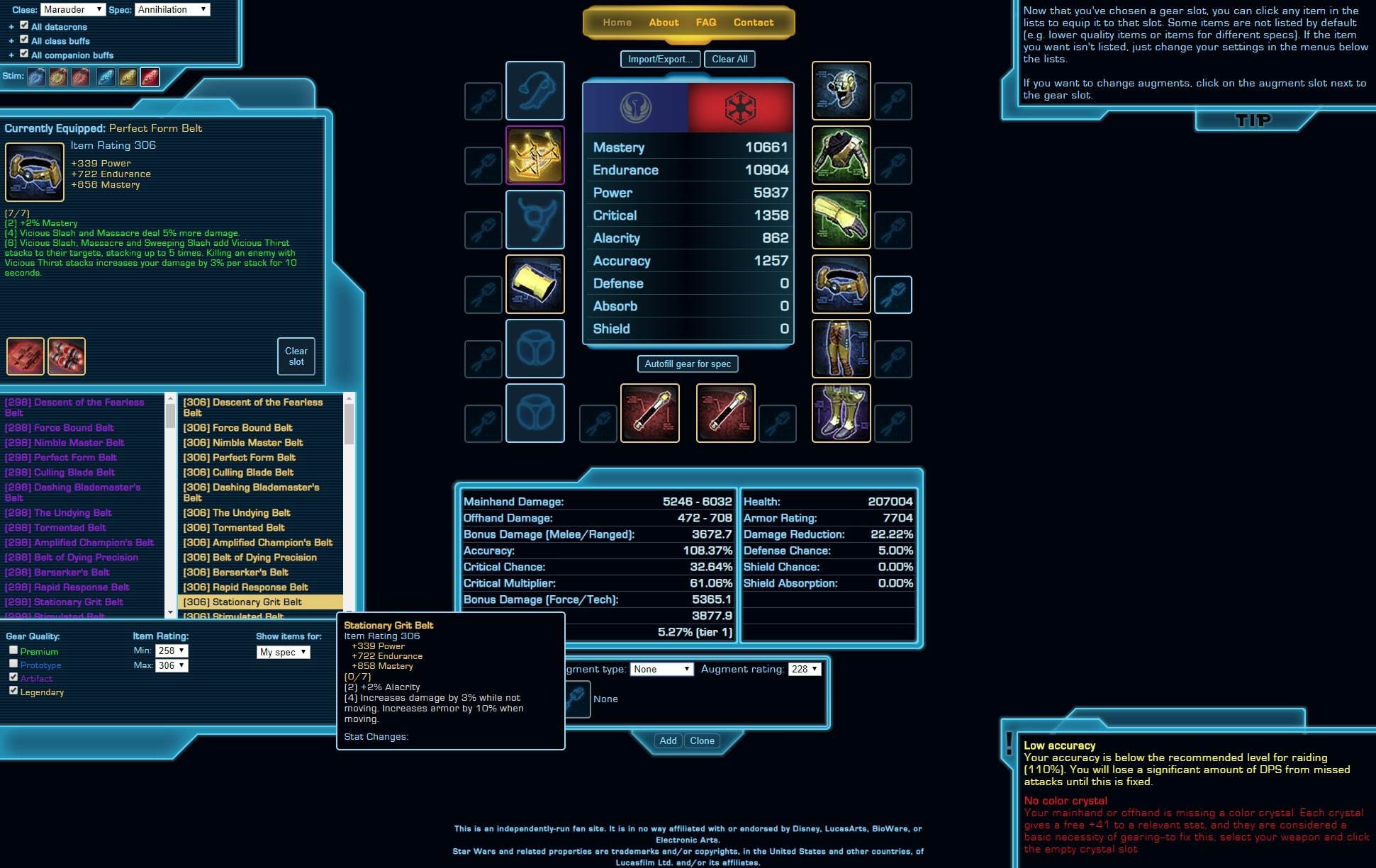Disable the Legendary gear quality checkbox
The width and height of the screenshot is (1376, 868).
[x=15, y=689]
